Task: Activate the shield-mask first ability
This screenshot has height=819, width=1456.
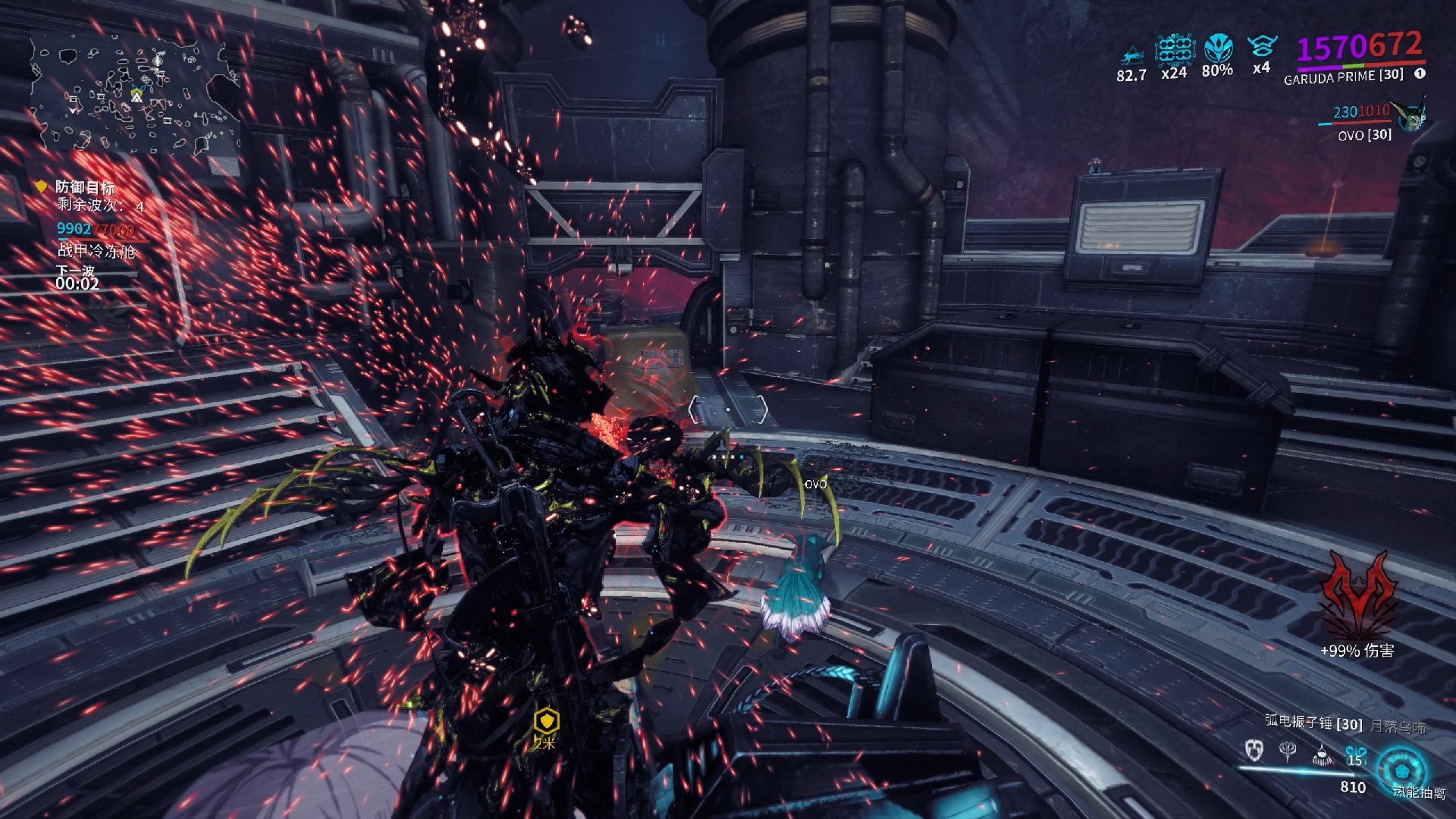Action: [x=1254, y=750]
